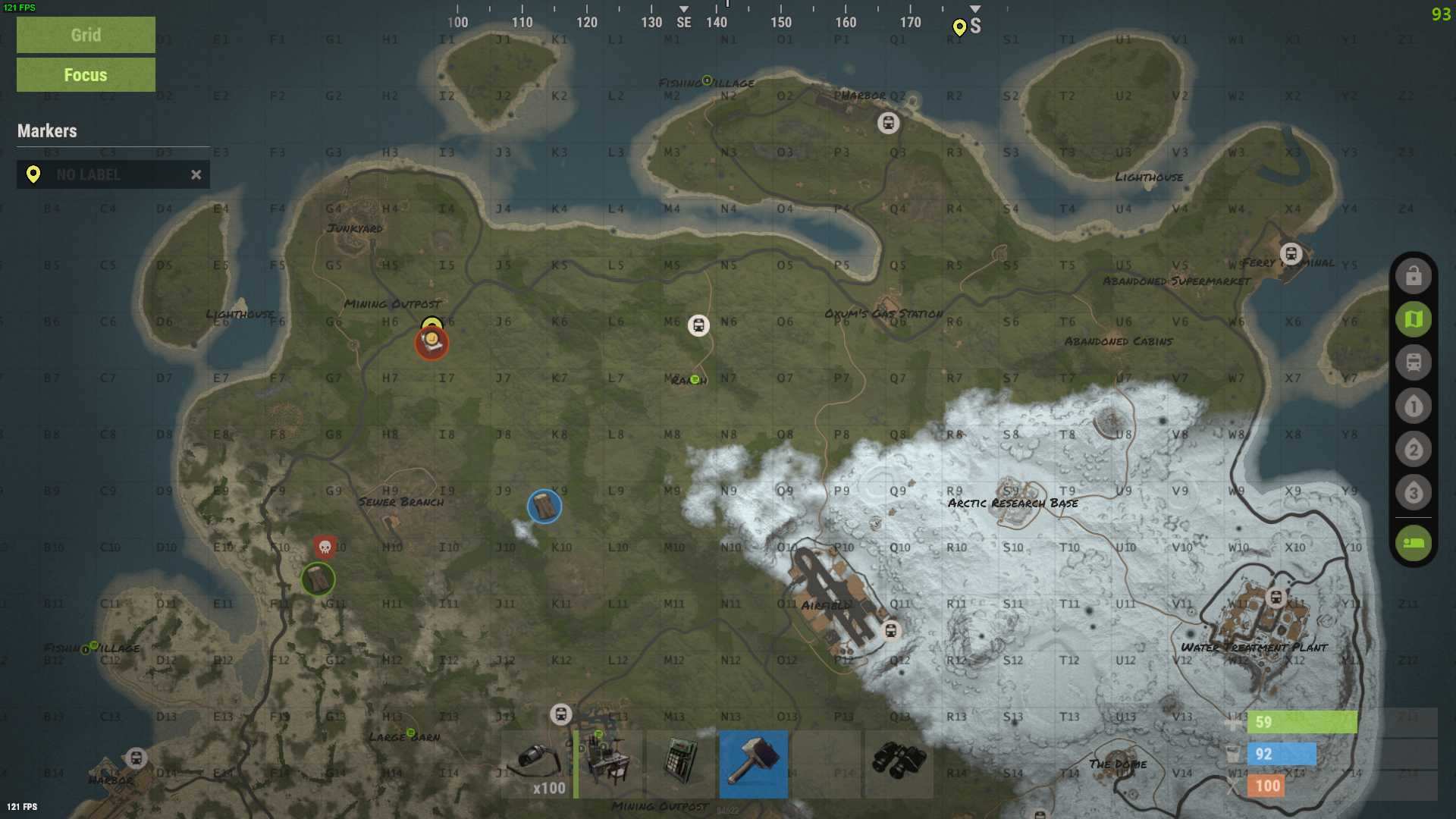
Task: Select the map view icon in sidebar
Action: (1412, 318)
